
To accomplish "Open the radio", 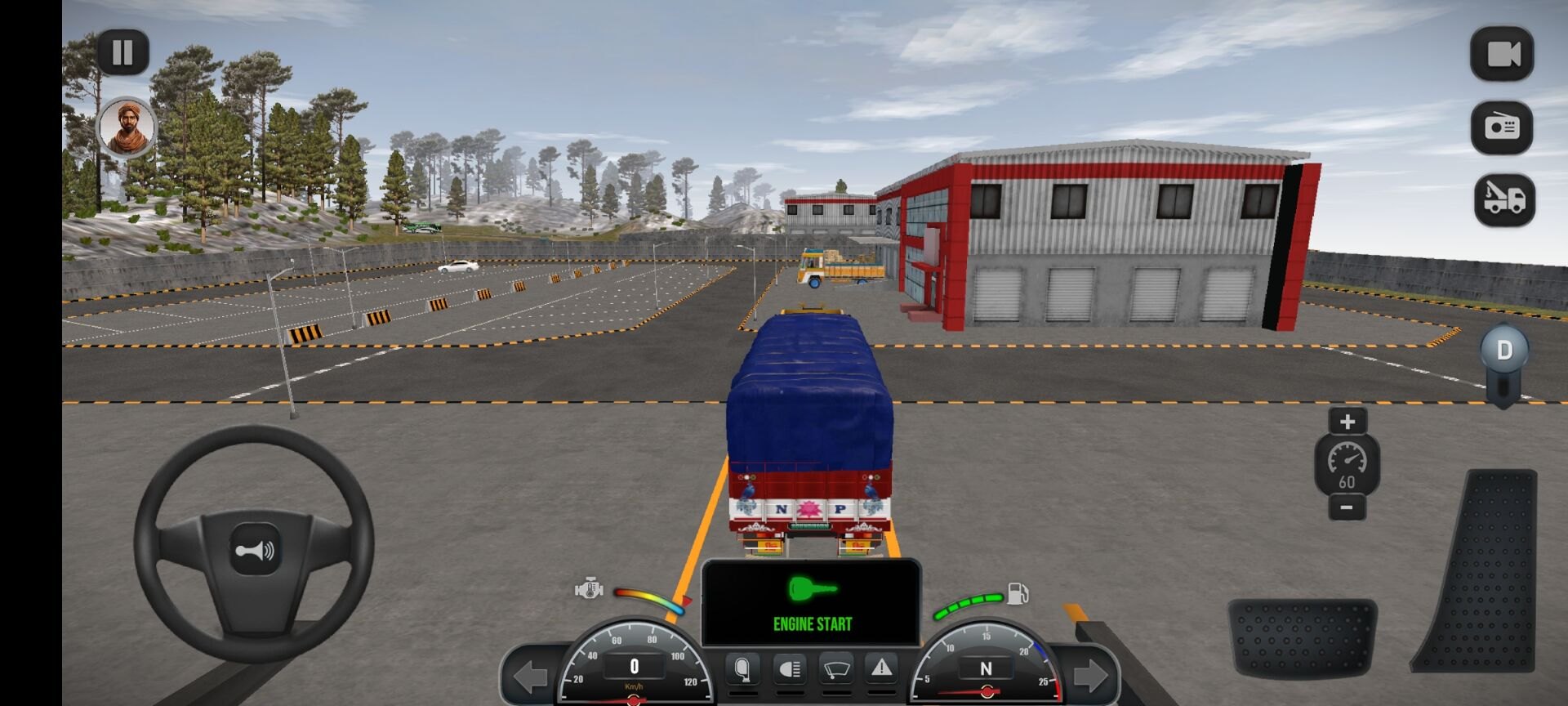I will 1502,127.
